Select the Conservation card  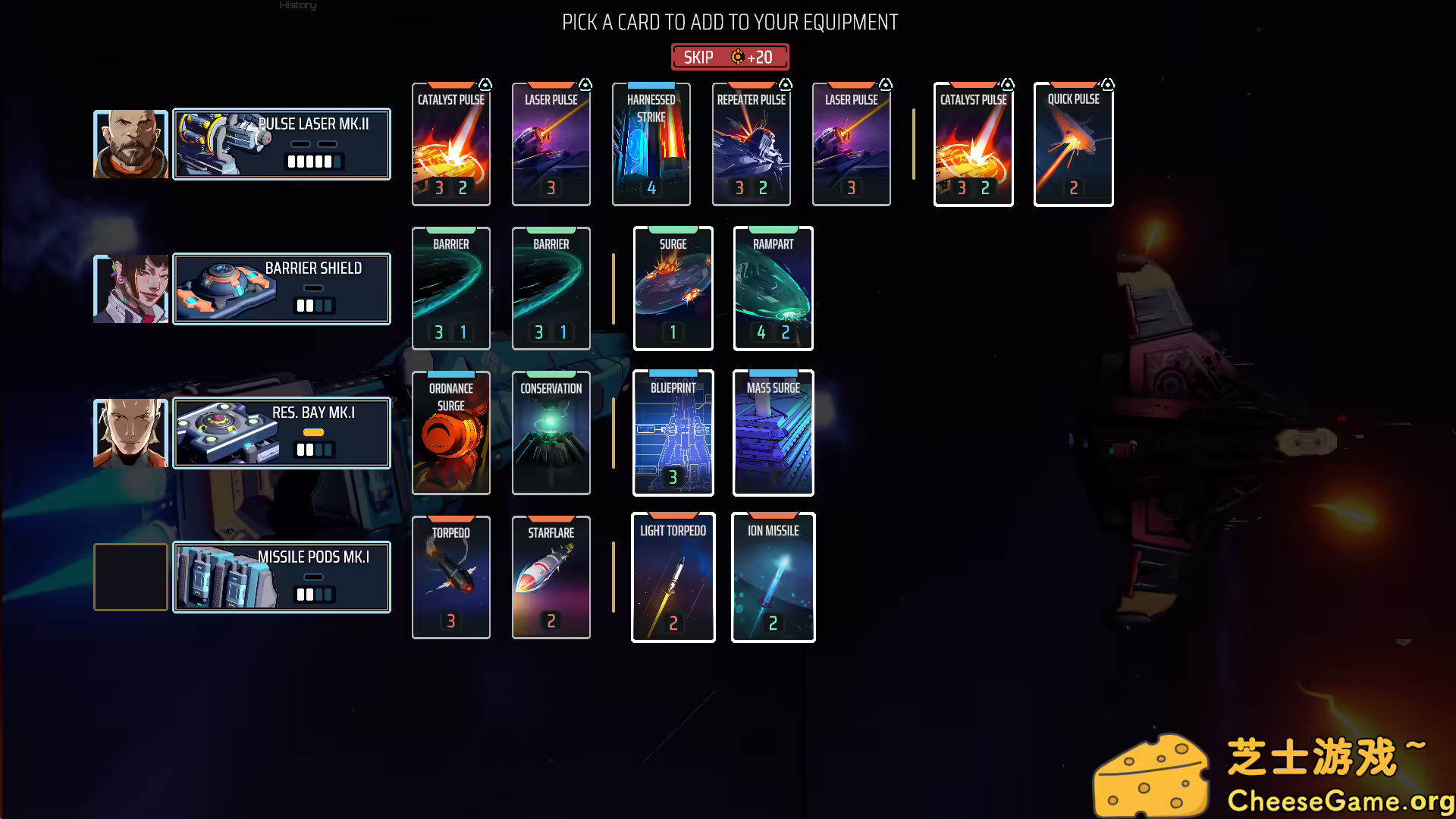(x=551, y=432)
